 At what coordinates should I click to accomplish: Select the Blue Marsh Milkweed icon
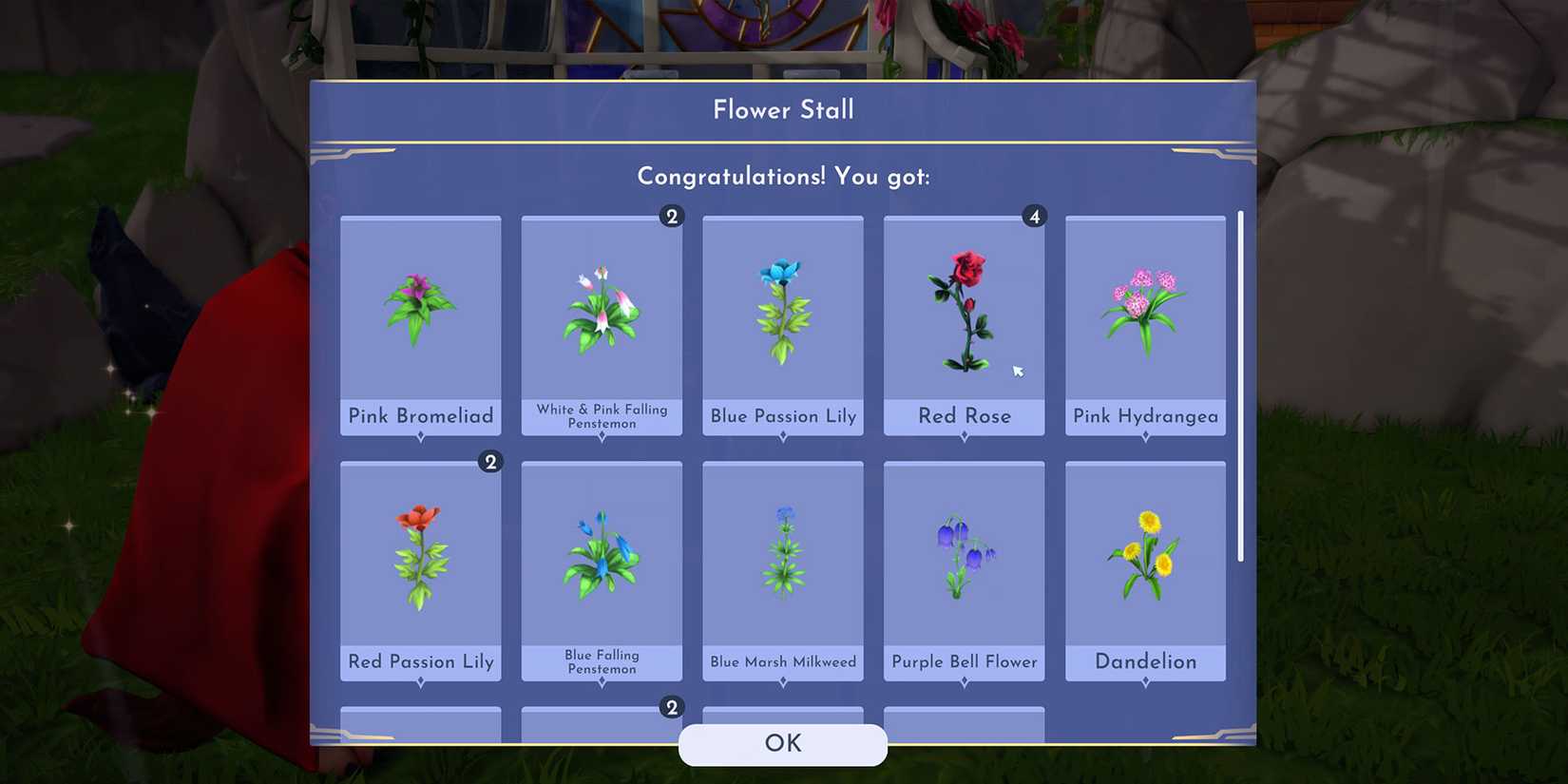click(782, 551)
